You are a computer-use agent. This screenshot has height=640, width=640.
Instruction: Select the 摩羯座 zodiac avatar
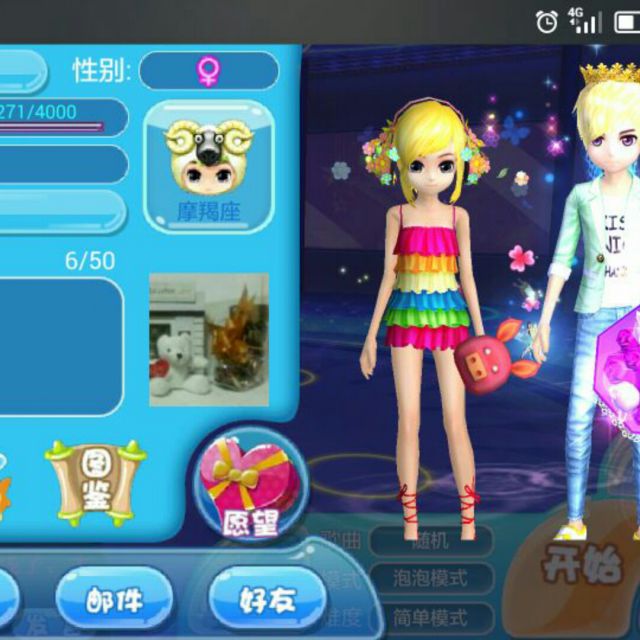point(208,167)
